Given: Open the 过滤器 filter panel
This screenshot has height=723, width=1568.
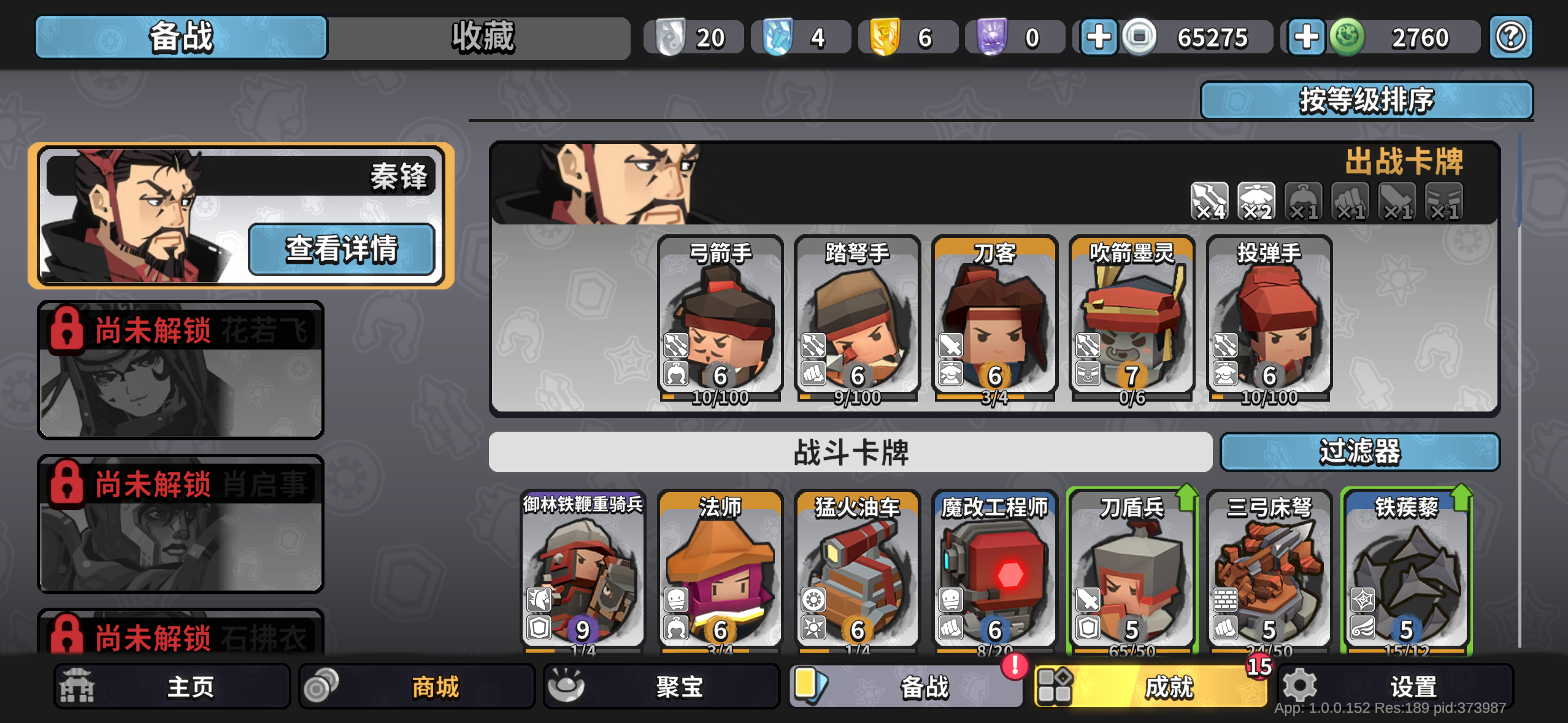Looking at the screenshot, I should 1360,451.
